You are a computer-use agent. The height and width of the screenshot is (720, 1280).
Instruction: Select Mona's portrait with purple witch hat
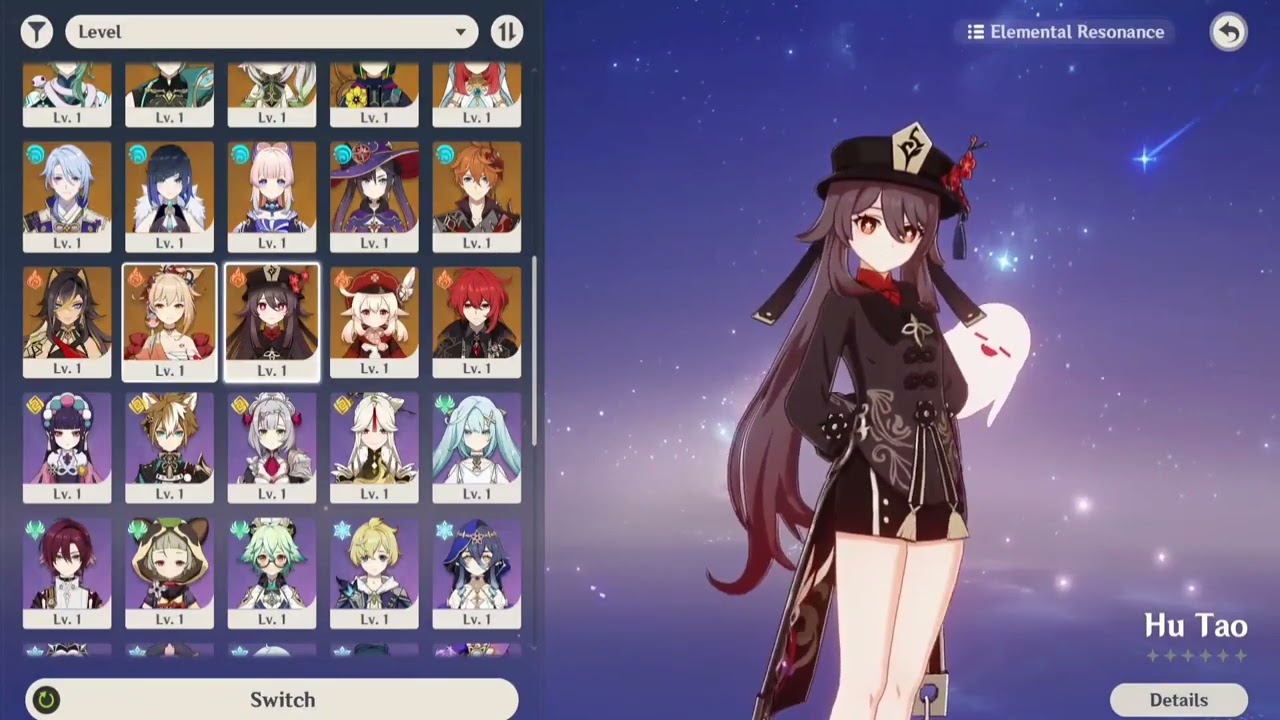[374, 195]
